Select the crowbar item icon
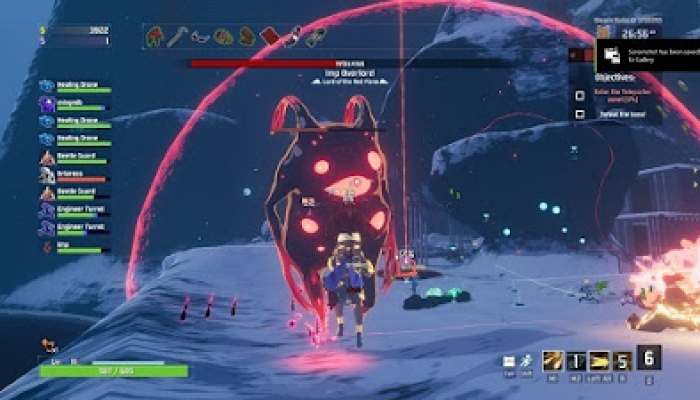The image size is (700, 400). click(x=177, y=38)
